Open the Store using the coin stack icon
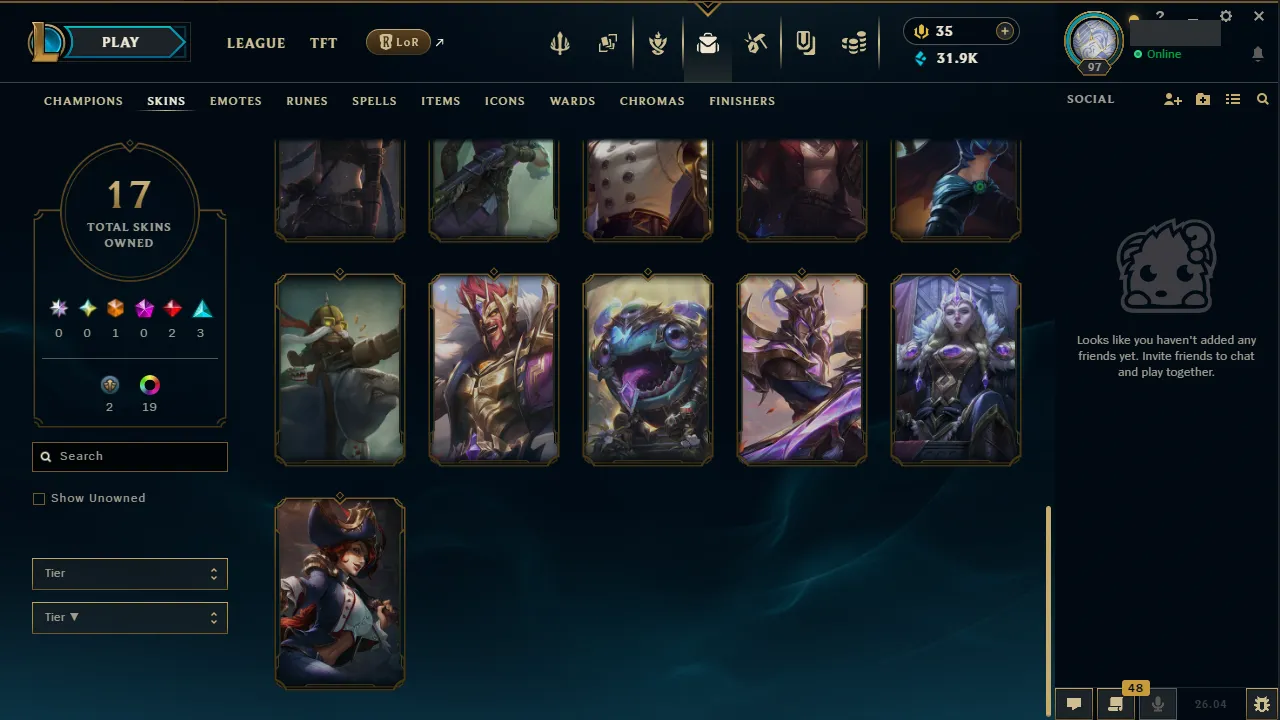Screen dimensions: 1280x720 tap(853, 42)
